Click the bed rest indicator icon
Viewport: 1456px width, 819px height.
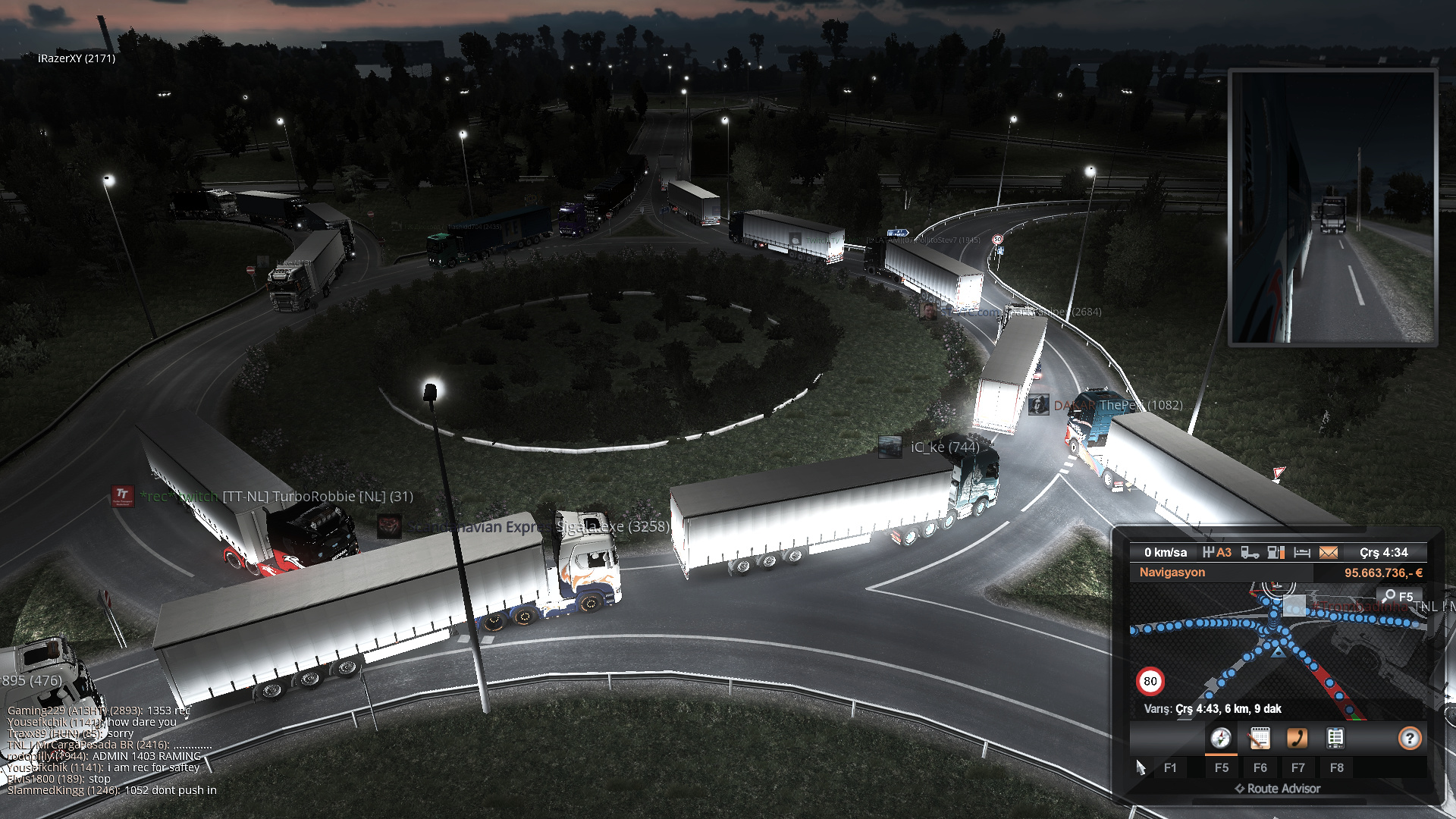tap(1302, 553)
